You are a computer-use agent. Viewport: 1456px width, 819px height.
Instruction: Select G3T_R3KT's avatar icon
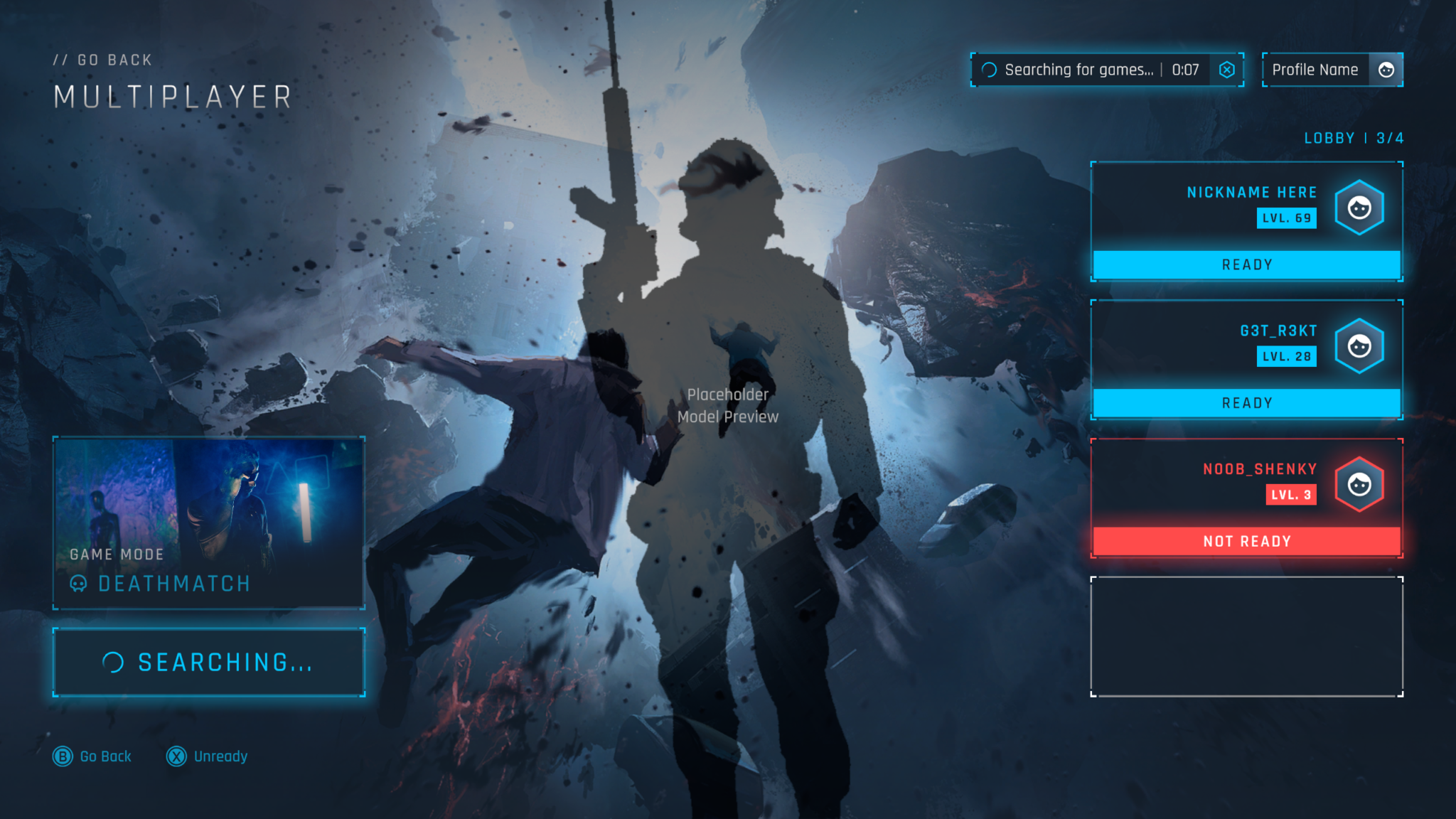point(1359,346)
